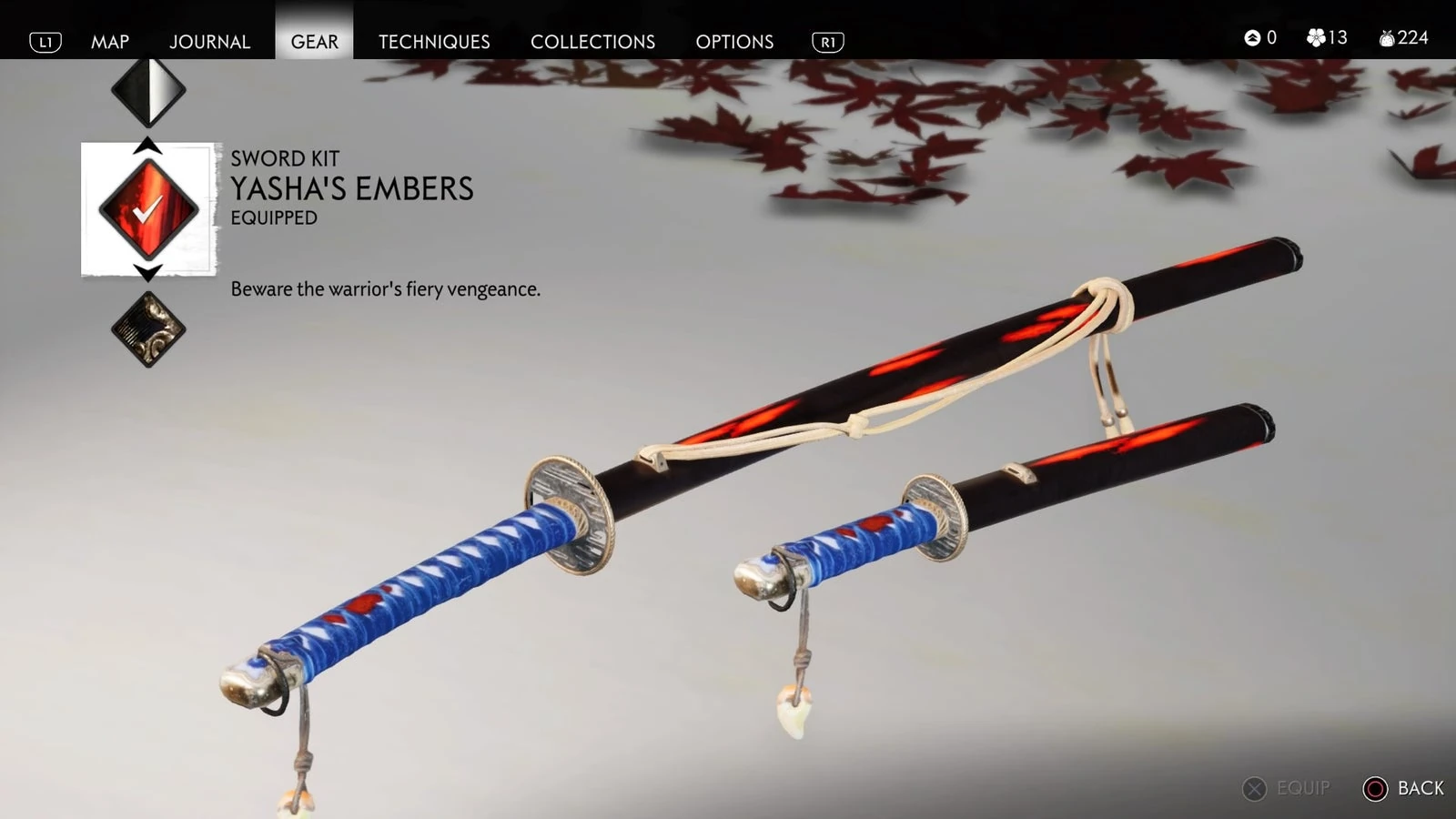Click the L1 shoulder button icon

(47, 41)
